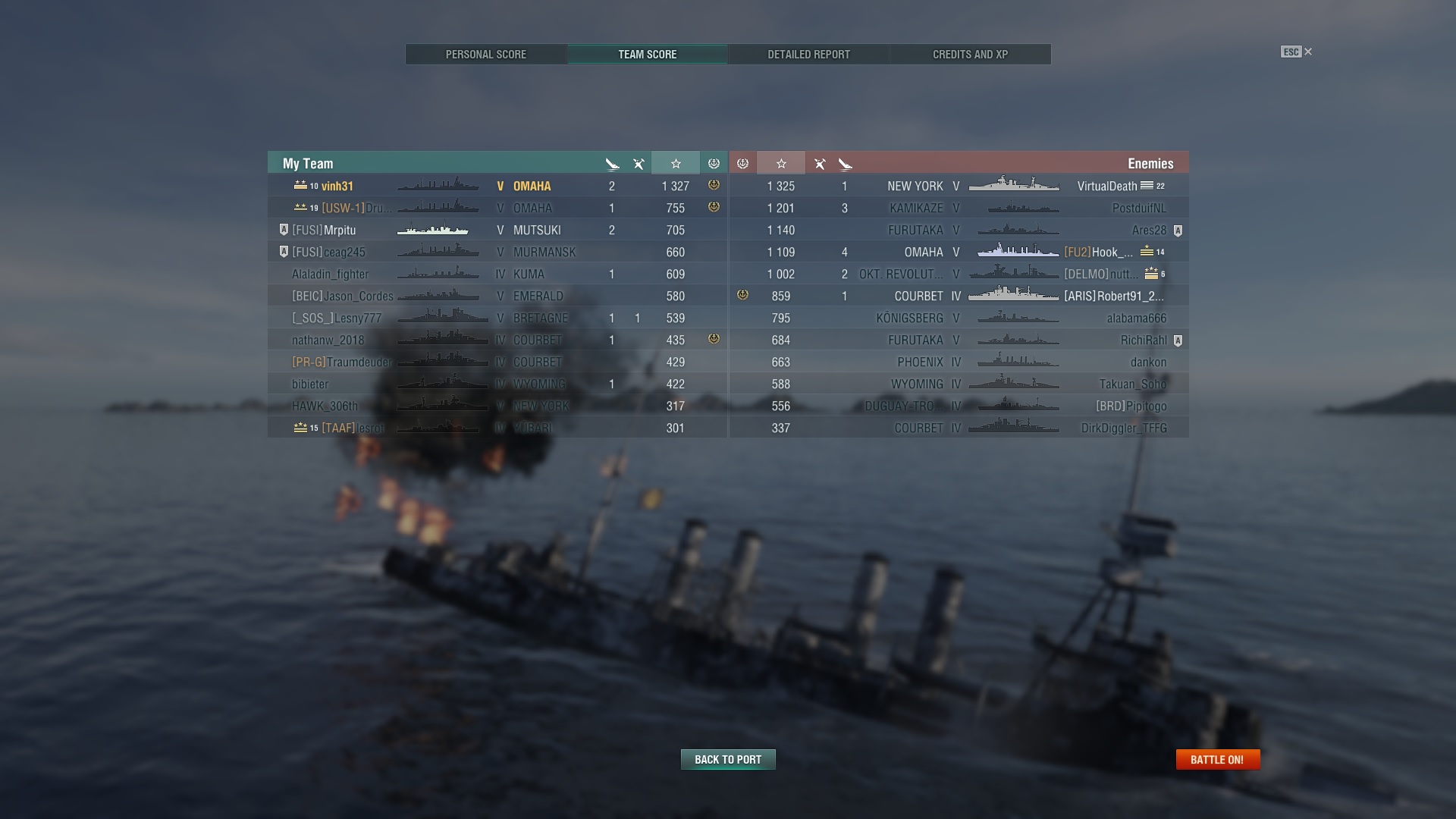This screenshot has width=1456, height=819.
Task: Click the anchor wreath achievements column on My Team
Action: tap(713, 163)
